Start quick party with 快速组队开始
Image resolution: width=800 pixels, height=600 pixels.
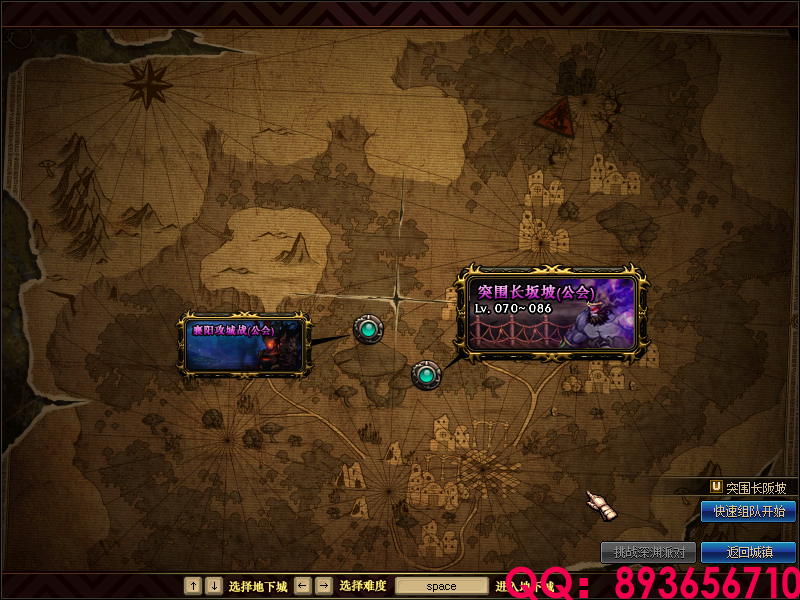748,511
